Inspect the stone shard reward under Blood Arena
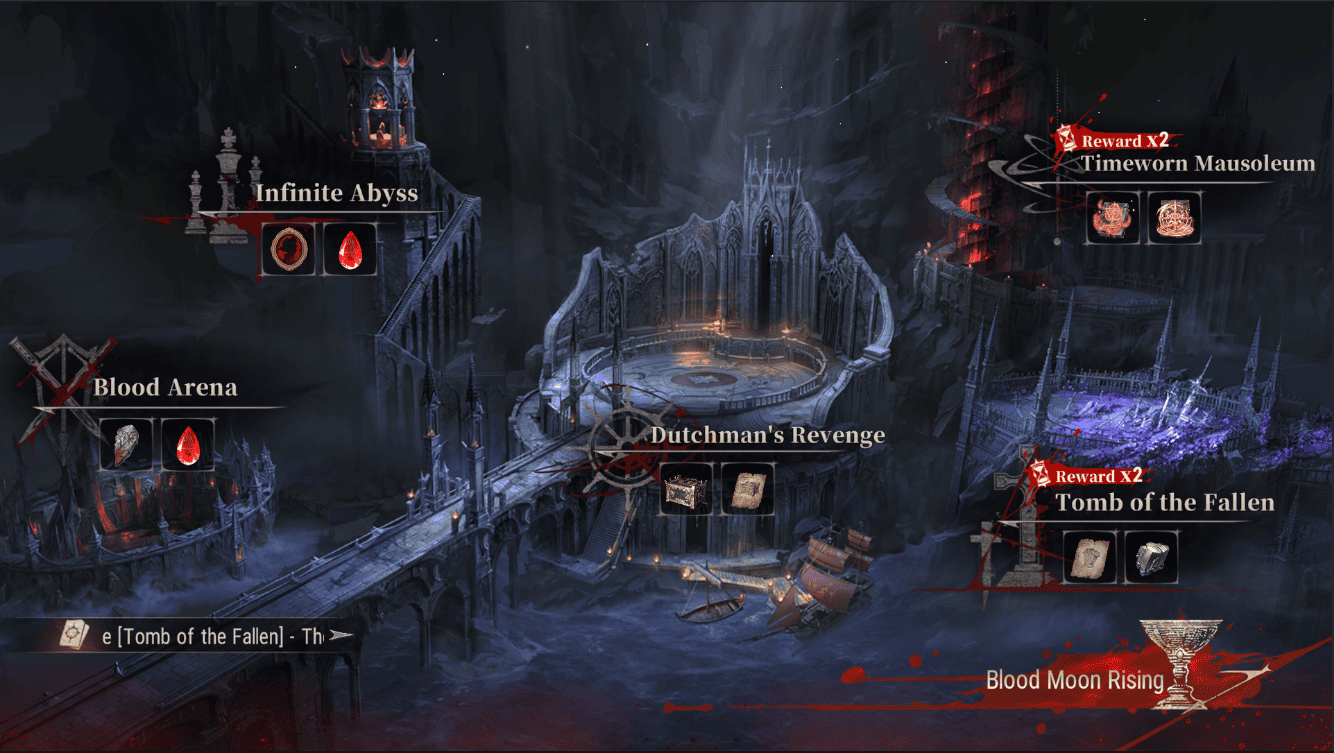The height and width of the screenshot is (753, 1334). (x=127, y=444)
